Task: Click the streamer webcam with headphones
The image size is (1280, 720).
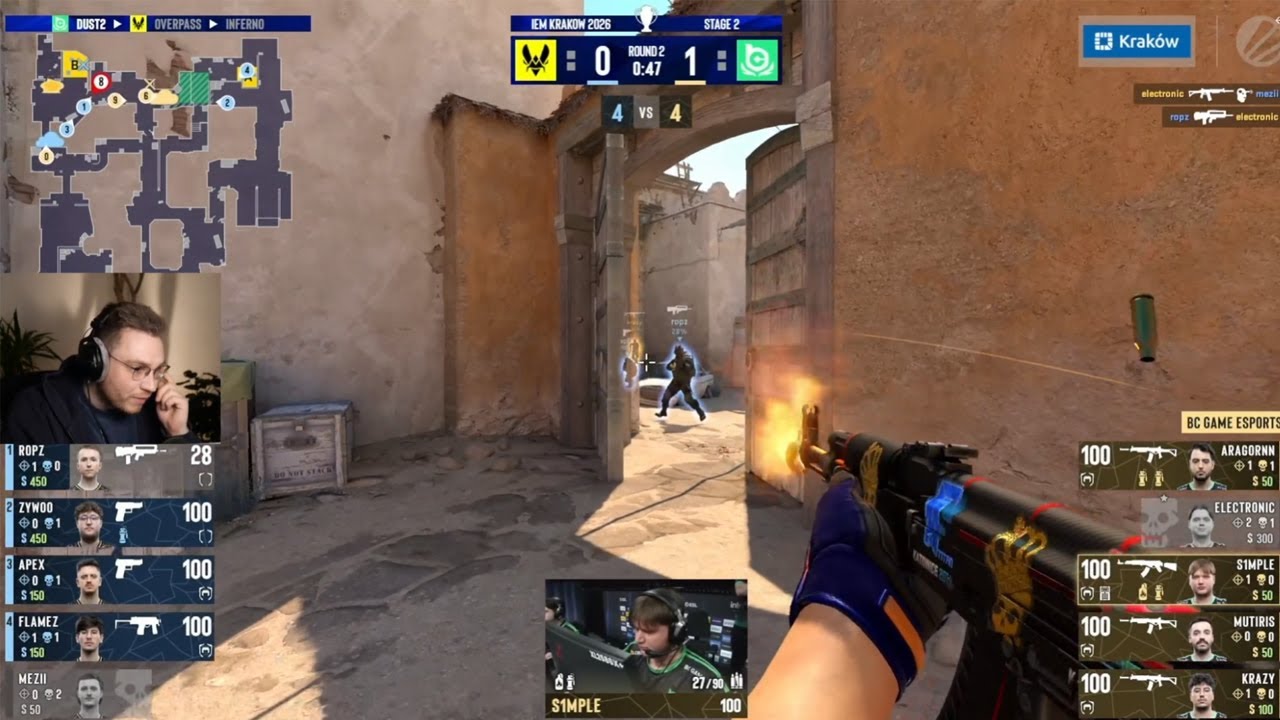Action: point(110,358)
